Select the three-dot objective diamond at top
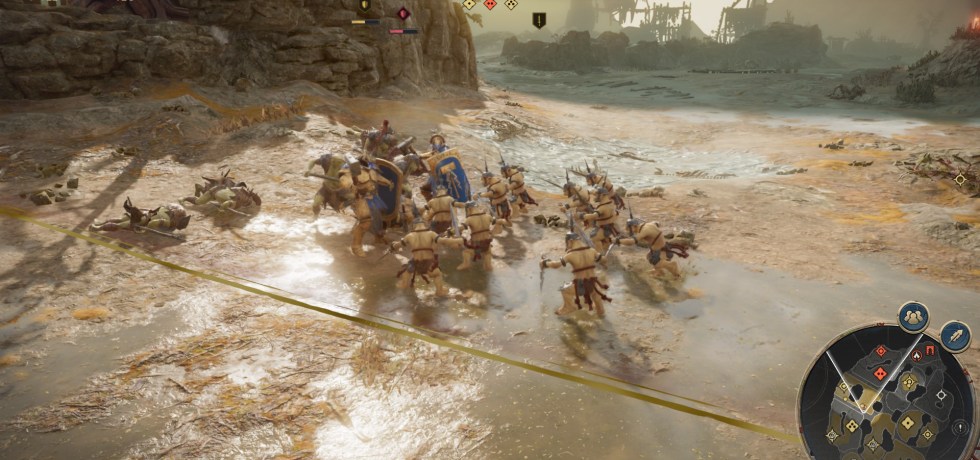Viewport: 980px width, 460px height. pyautogui.click(x=511, y=4)
